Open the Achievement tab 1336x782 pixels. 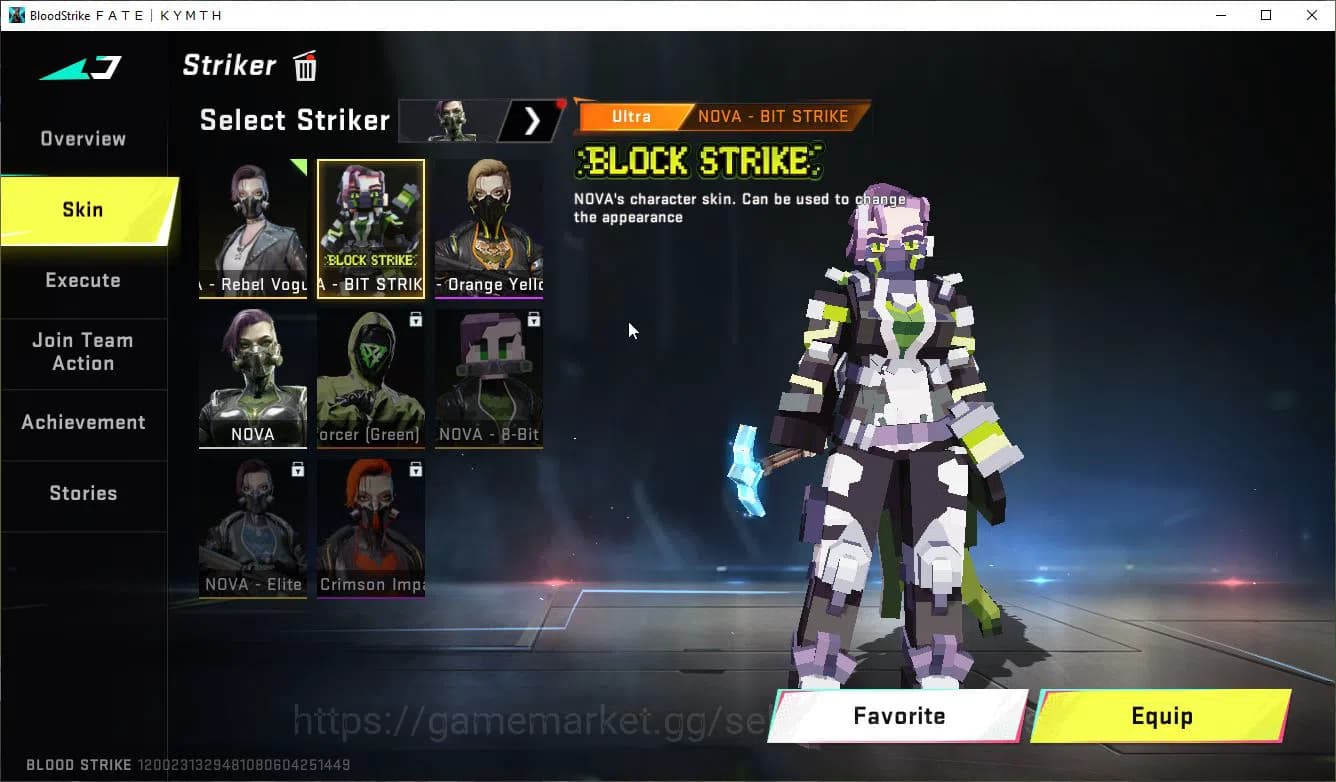click(x=82, y=422)
